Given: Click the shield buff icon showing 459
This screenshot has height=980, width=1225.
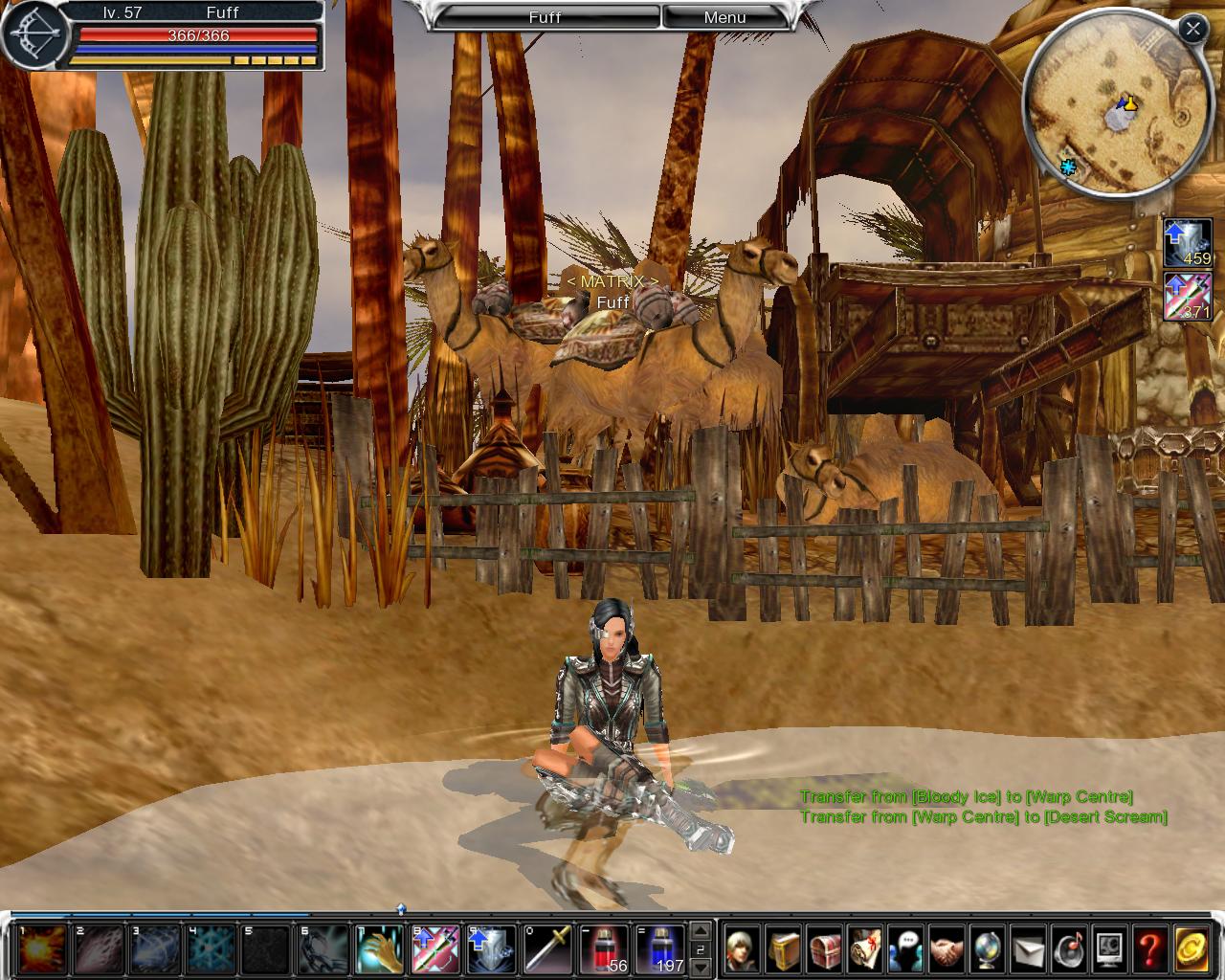Looking at the screenshot, I should pyautogui.click(x=1188, y=242).
